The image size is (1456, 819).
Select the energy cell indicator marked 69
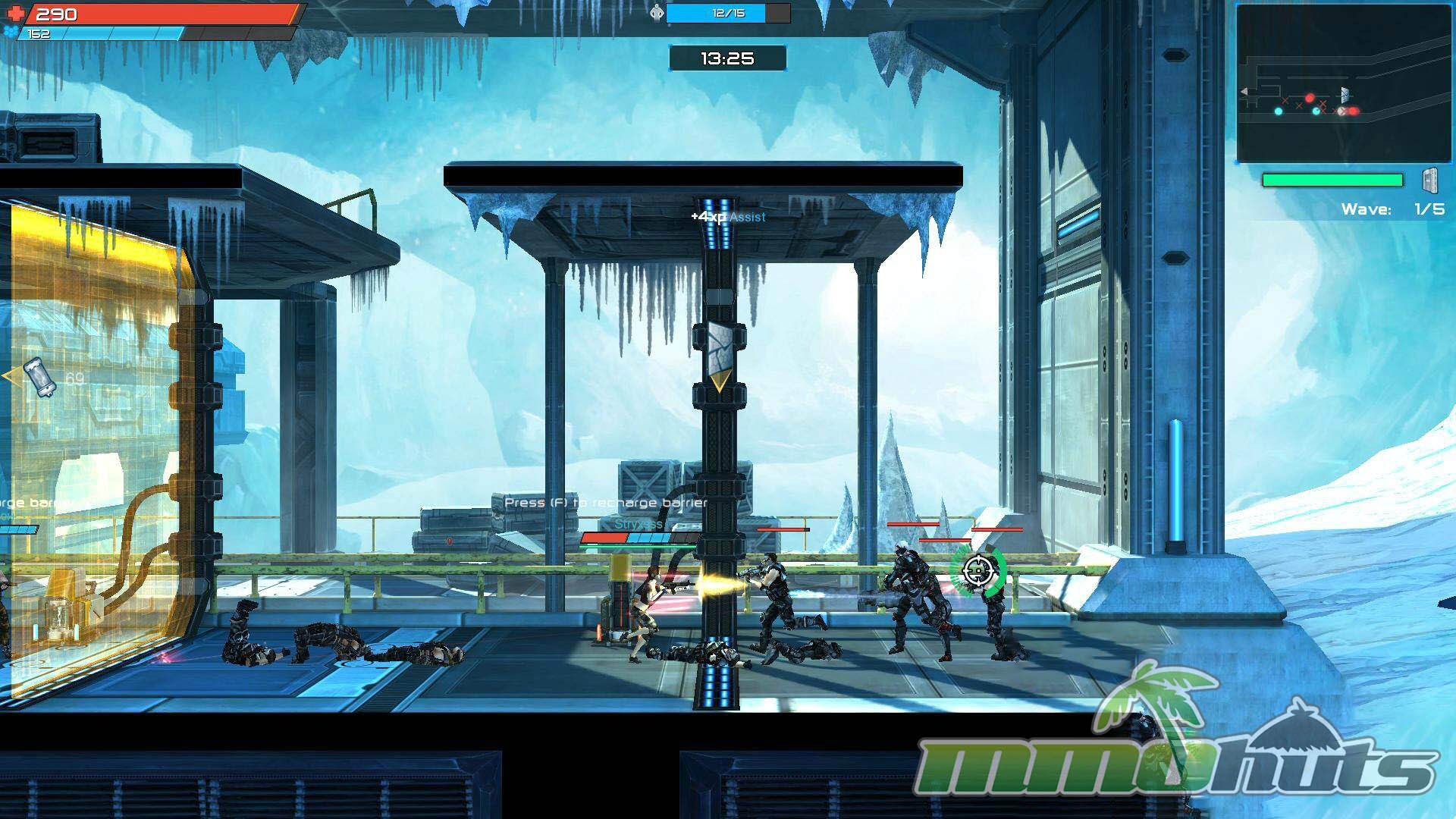[x=40, y=377]
